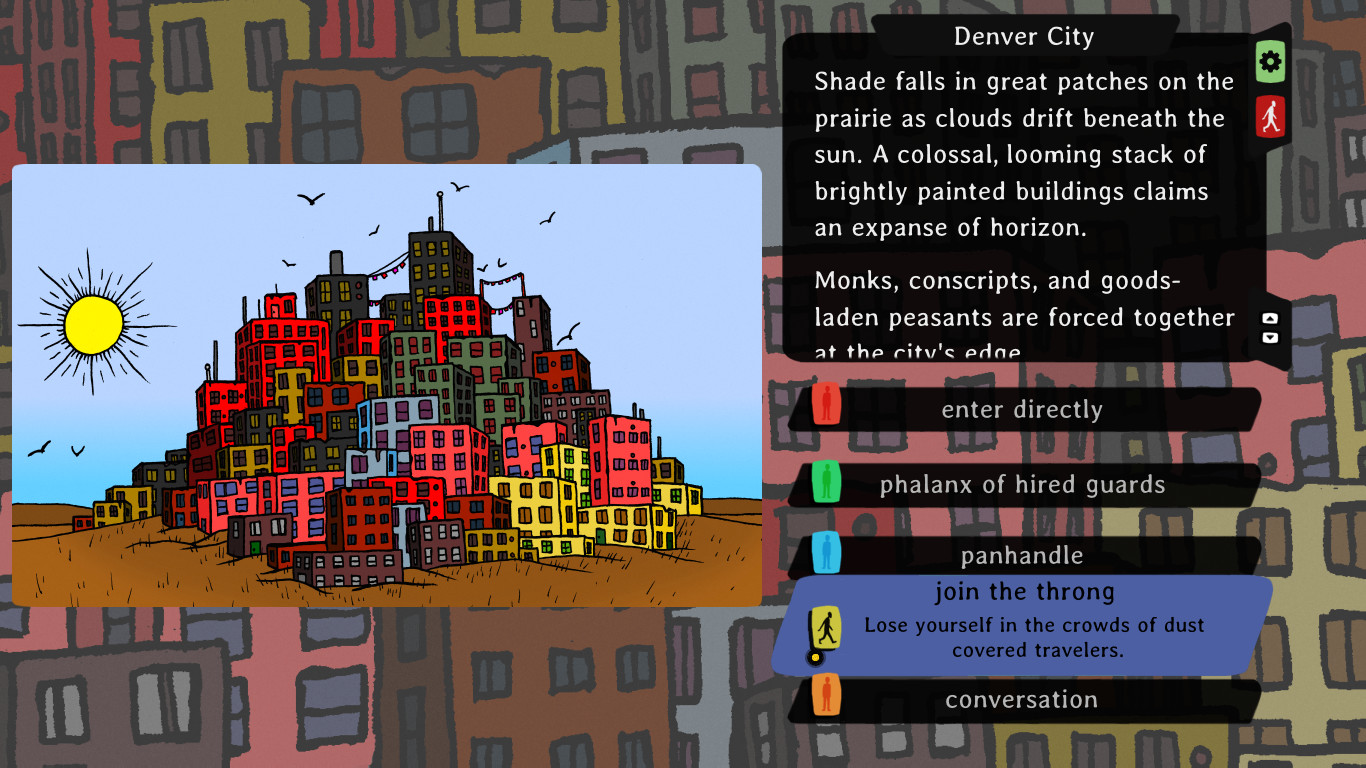Pick the "panhandle" option
This screenshot has height=768, width=1366.
tap(1022, 555)
